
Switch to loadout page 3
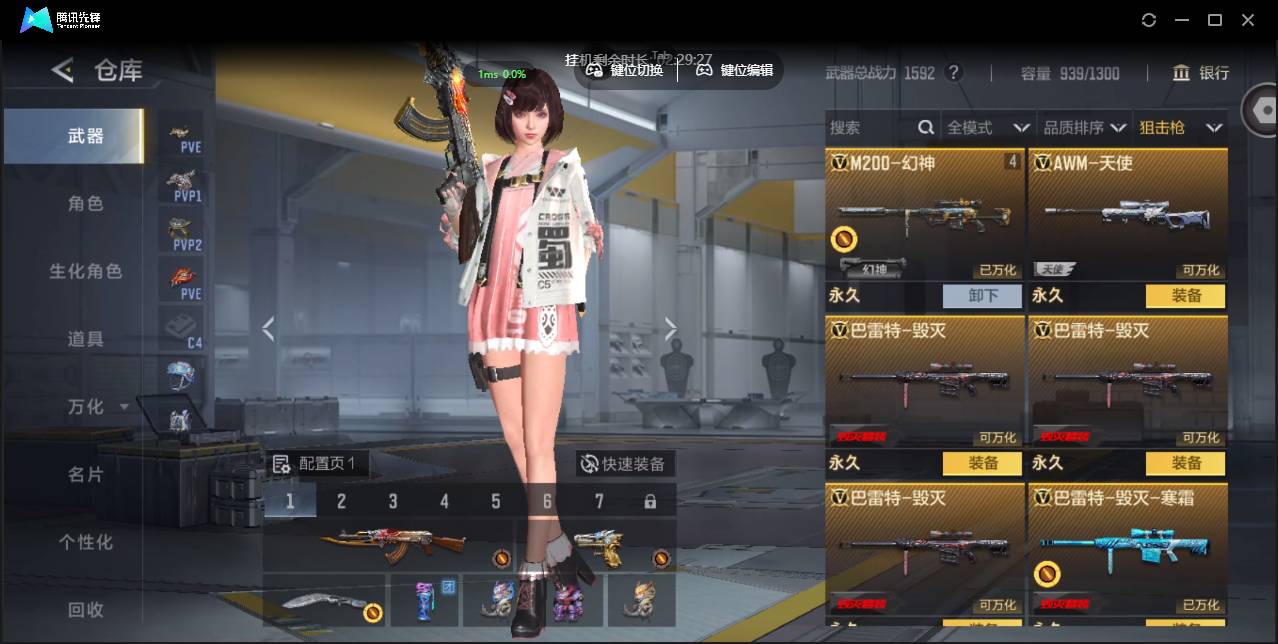click(x=393, y=501)
